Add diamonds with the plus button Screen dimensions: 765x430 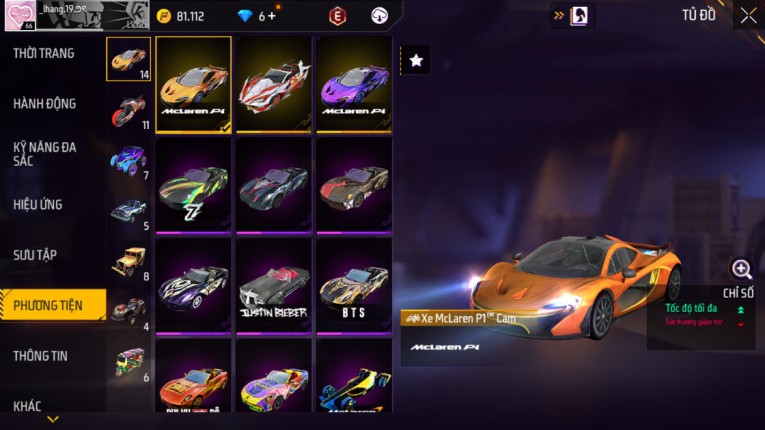(x=271, y=16)
